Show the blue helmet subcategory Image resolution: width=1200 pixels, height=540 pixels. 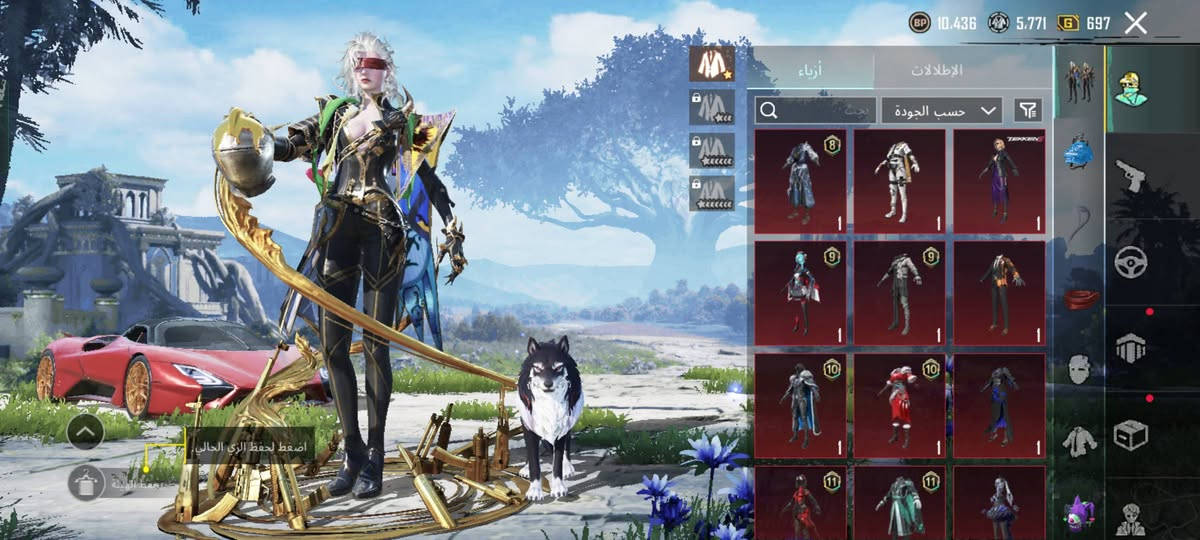[x=1078, y=153]
